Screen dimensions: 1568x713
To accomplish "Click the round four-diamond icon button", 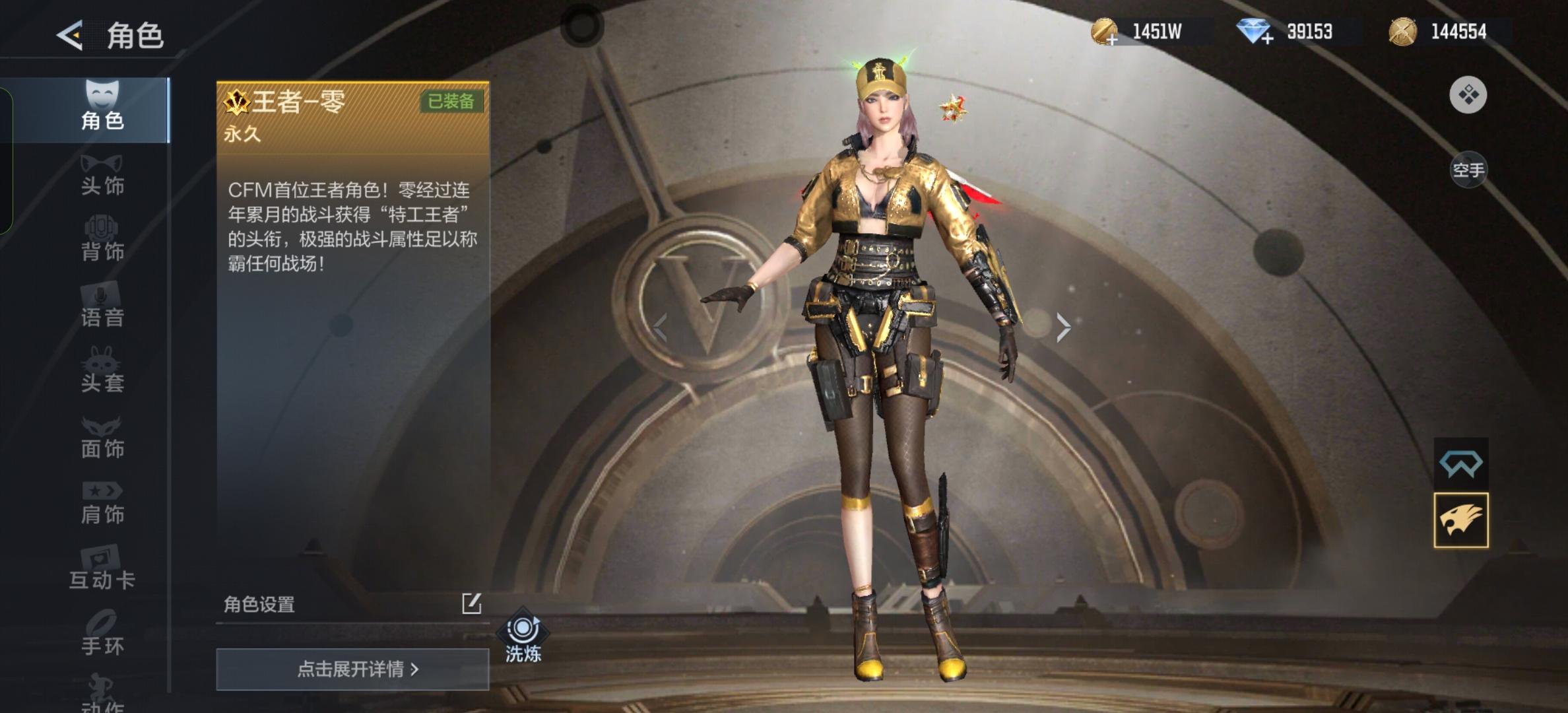I will [x=1468, y=95].
